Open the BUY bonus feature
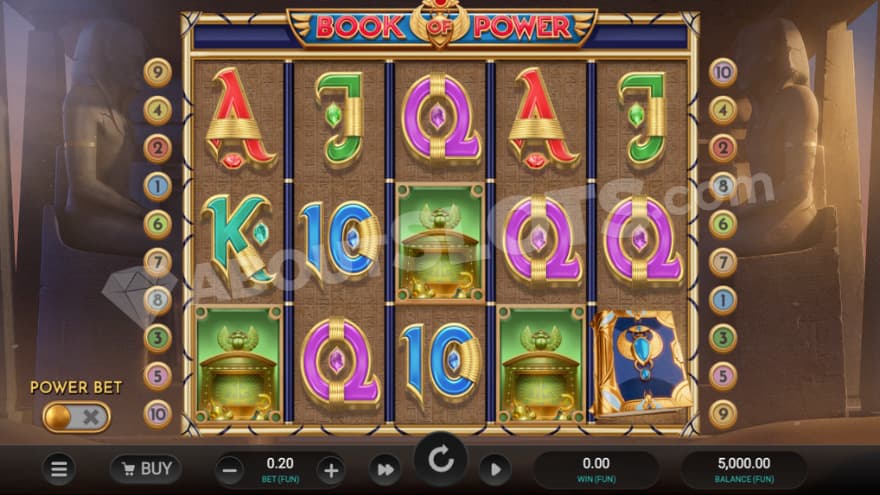This screenshot has width=880, height=495. pos(145,468)
